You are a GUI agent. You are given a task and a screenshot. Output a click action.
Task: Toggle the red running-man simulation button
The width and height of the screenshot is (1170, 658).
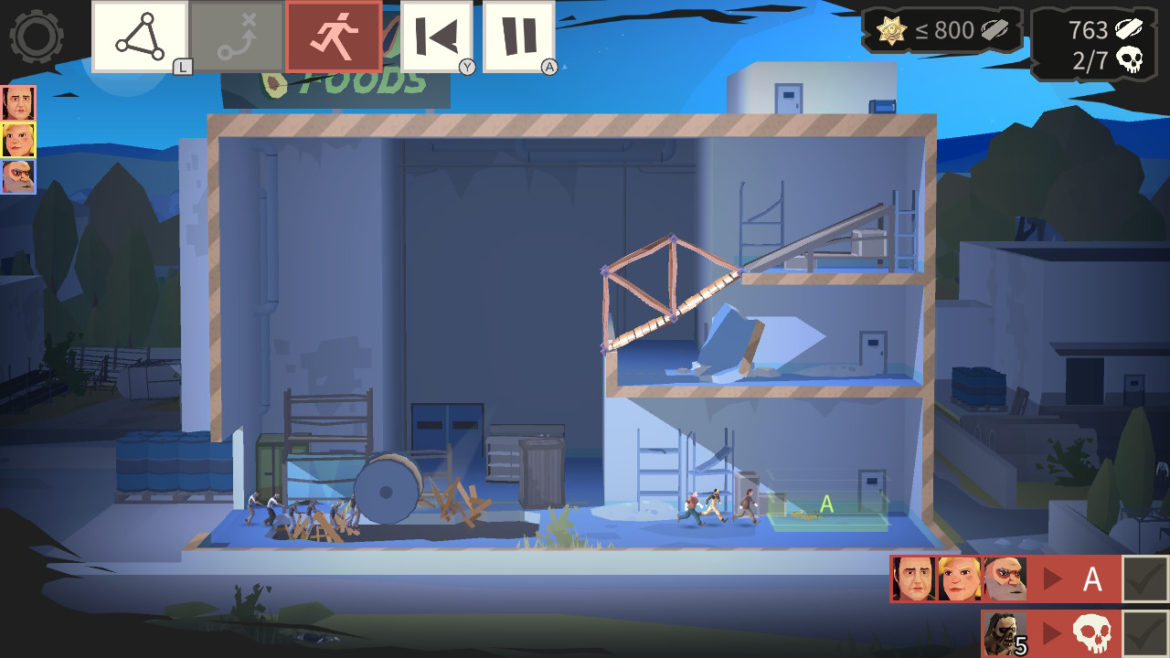coord(334,37)
